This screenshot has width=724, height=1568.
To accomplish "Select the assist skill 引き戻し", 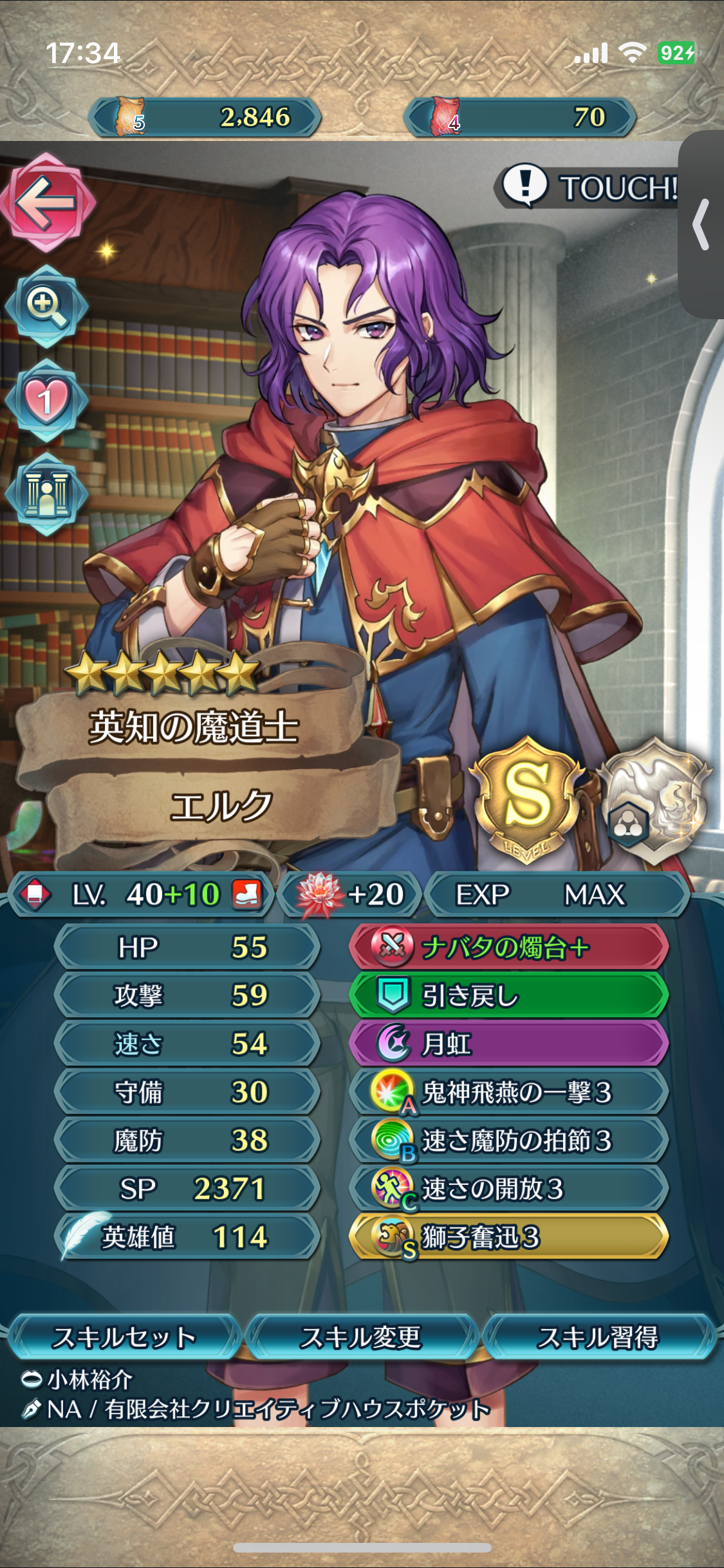I will point(508,995).
